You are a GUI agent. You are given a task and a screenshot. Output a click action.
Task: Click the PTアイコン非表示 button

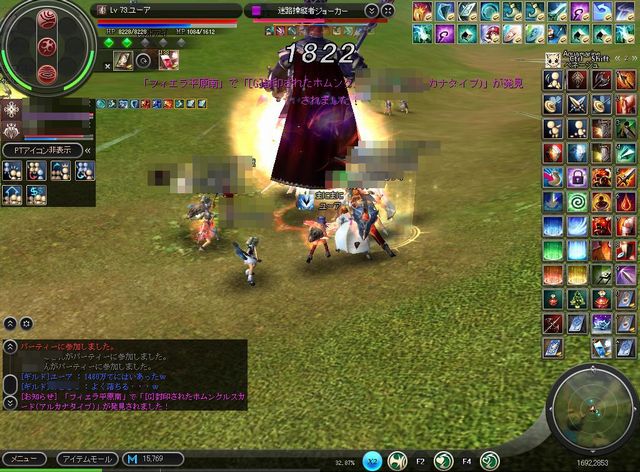coord(42,149)
